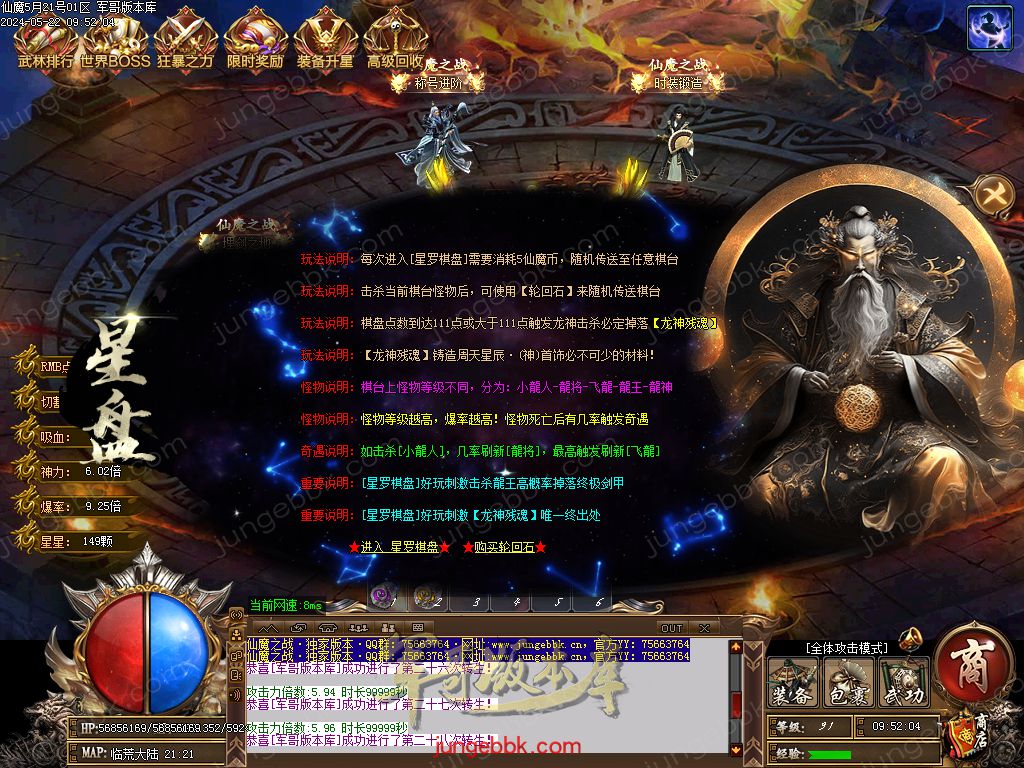Open the 武林排行 ranking menu
The image size is (1024, 768).
(45, 41)
